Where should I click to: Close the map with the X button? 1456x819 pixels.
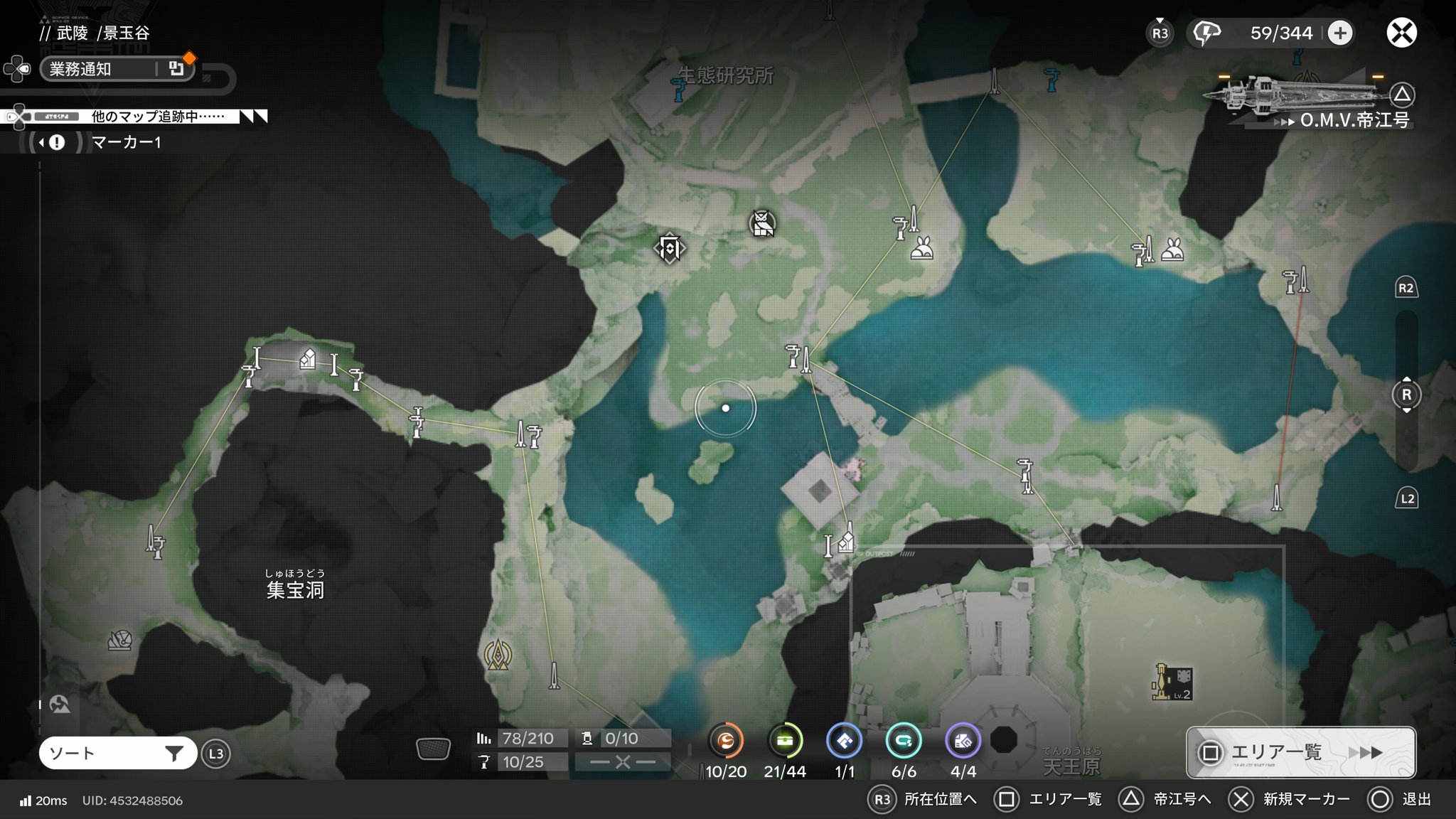click(x=1401, y=33)
